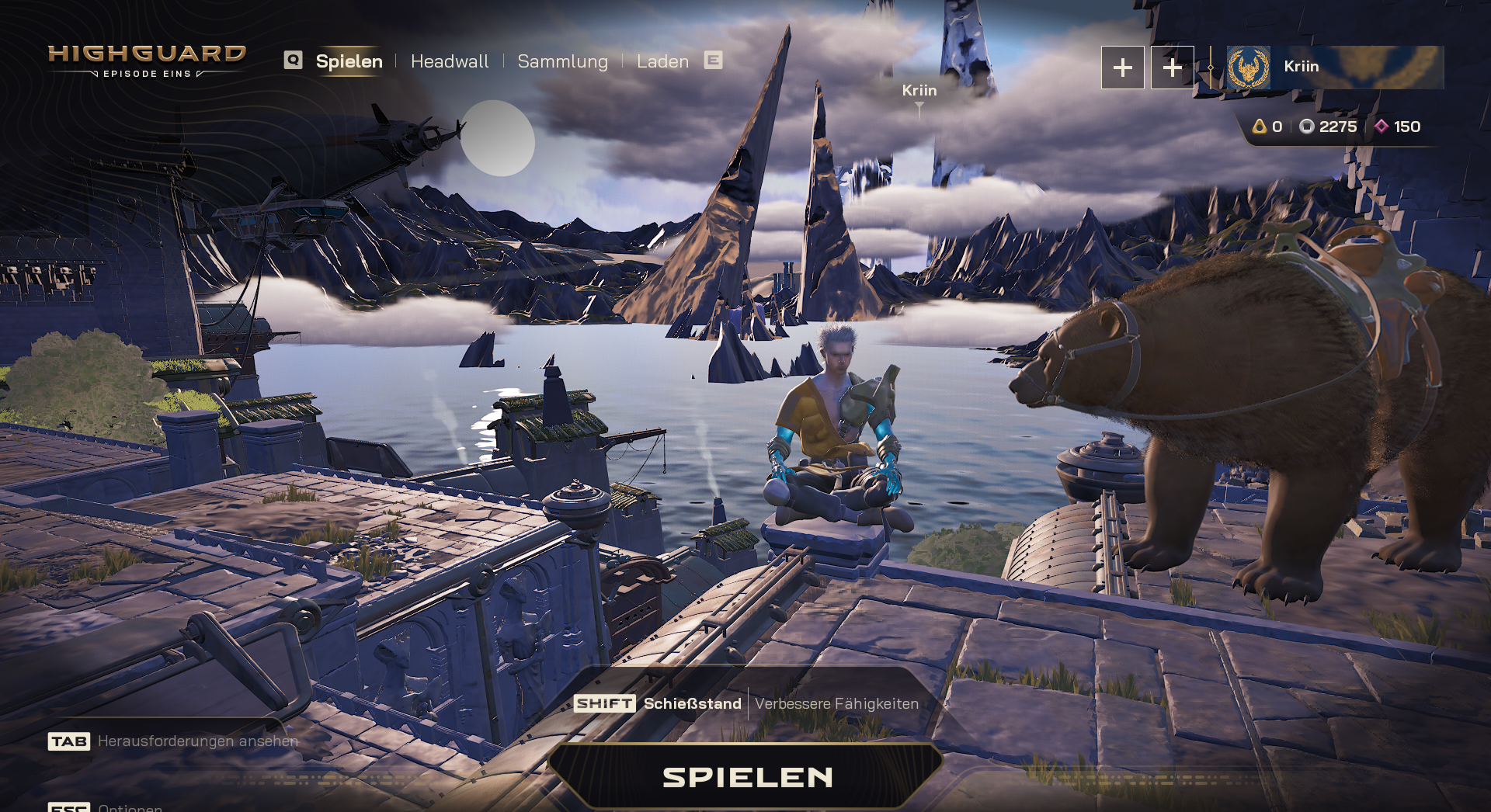View Herausforderungen ansehen challenges
This screenshot has height=812, width=1491.
(x=197, y=741)
